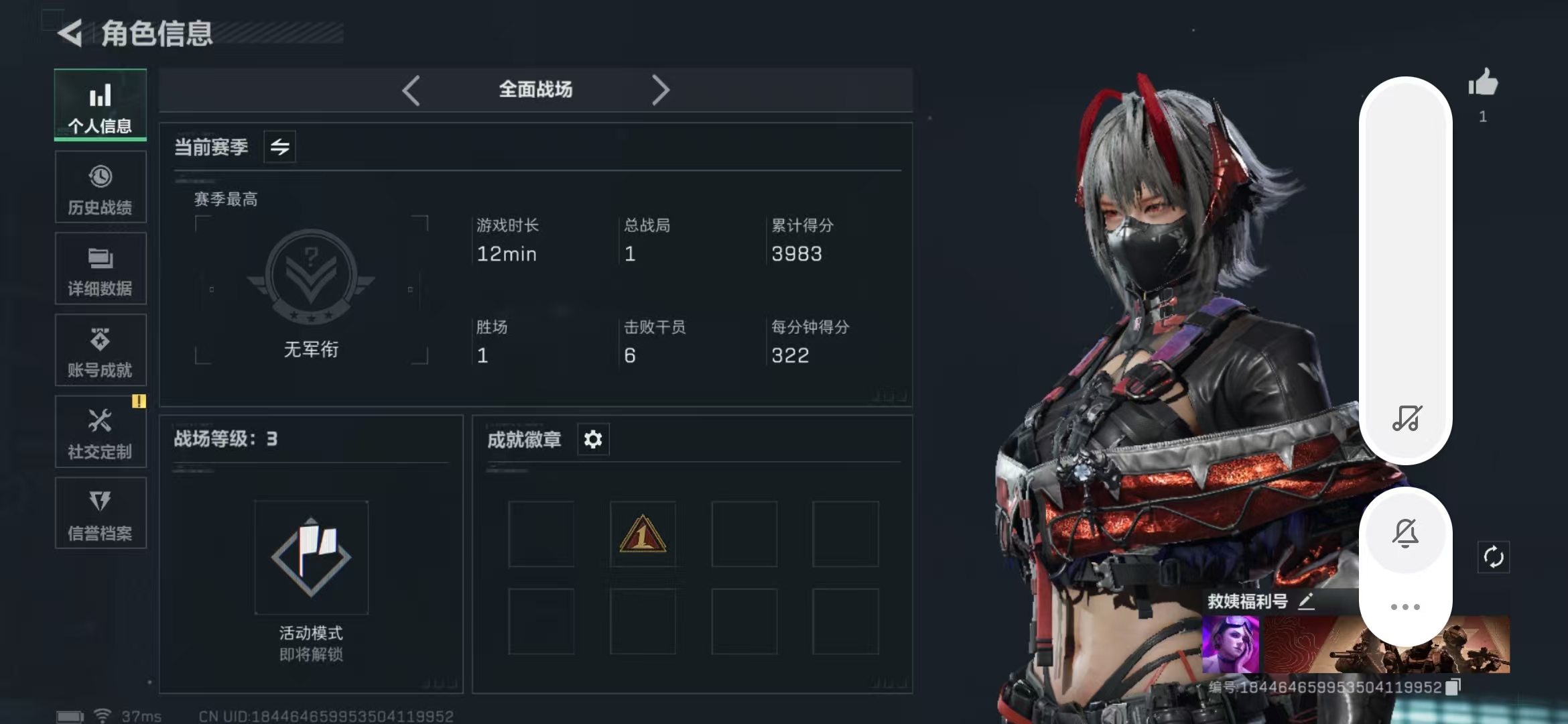This screenshot has height=724, width=1568.
Task: Toggle the muted music note button
Action: click(1407, 418)
